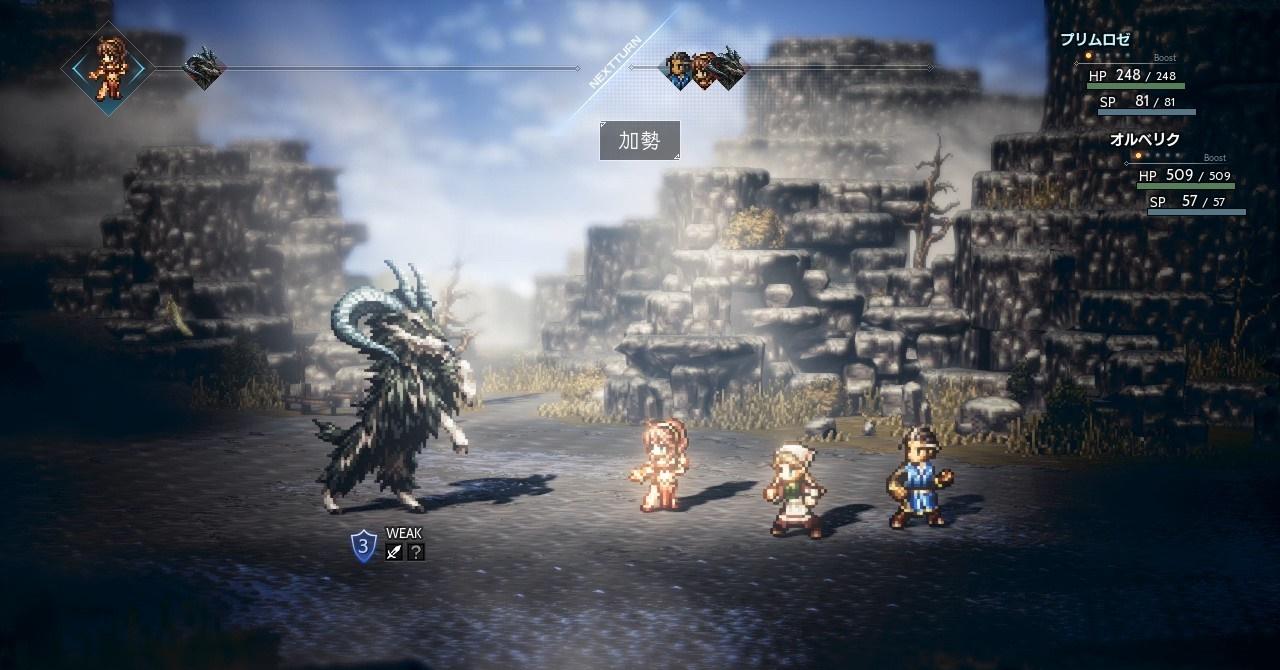Click the monster icon in the current turn order

coord(203,69)
